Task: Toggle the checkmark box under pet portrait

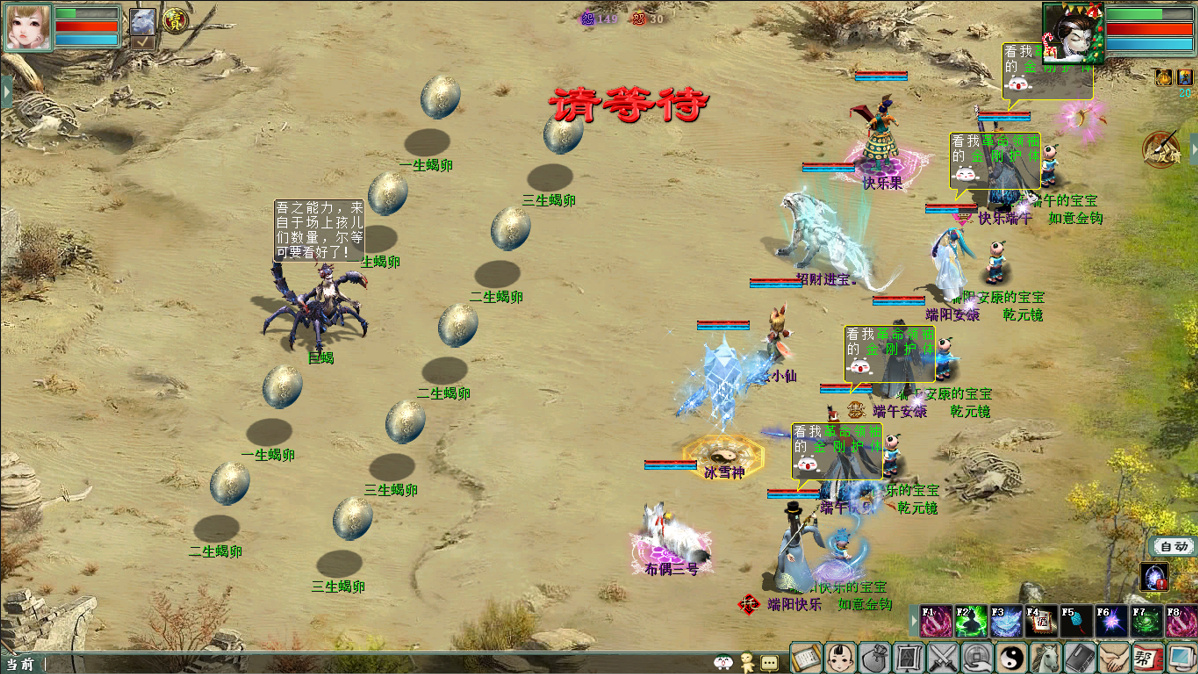Action: tap(143, 43)
